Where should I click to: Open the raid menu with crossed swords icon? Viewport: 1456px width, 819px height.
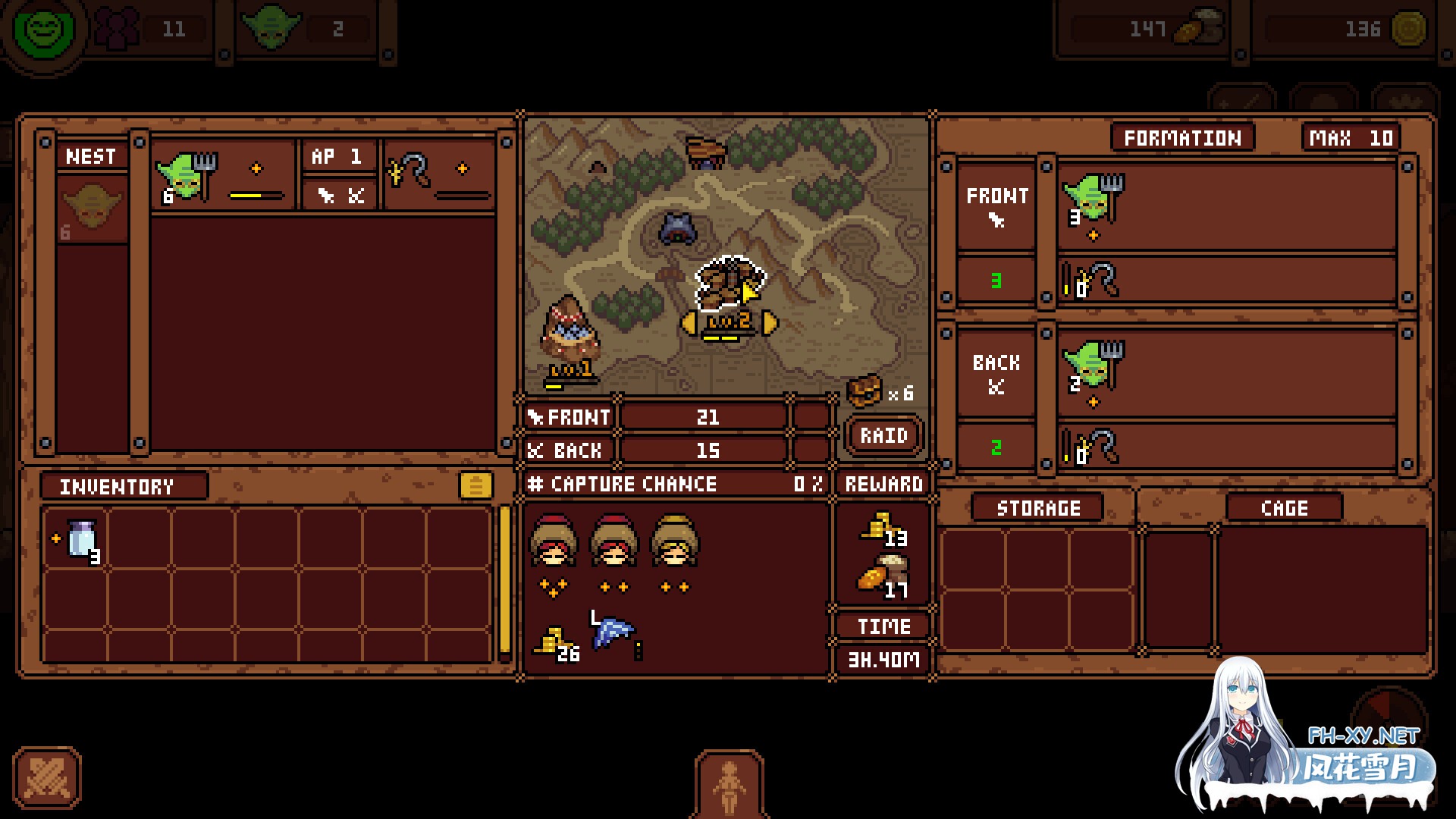click(x=47, y=780)
